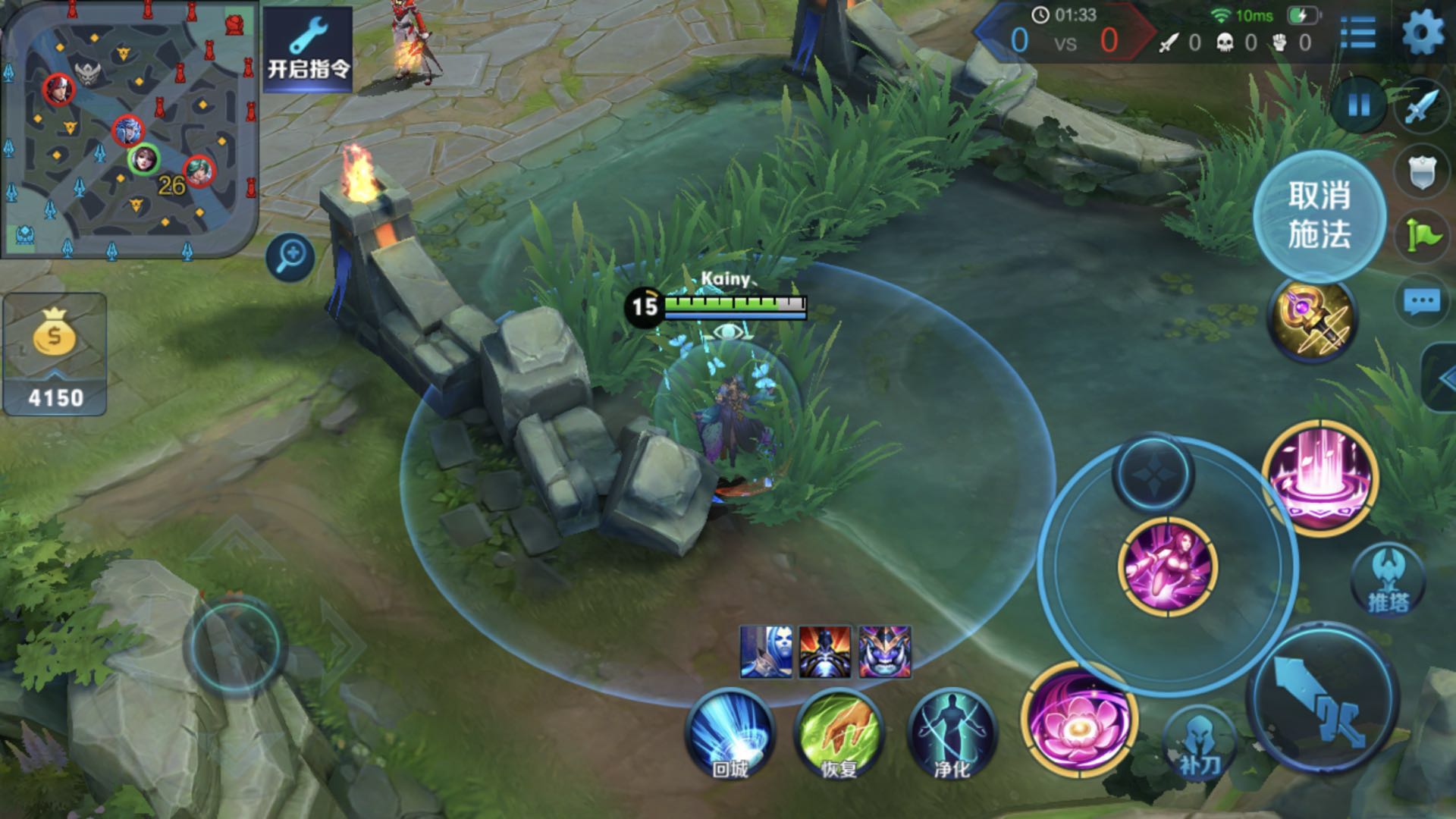The width and height of the screenshot is (1456, 819).
Task: Cancel the cast with 取消施法
Action: click(x=1319, y=215)
